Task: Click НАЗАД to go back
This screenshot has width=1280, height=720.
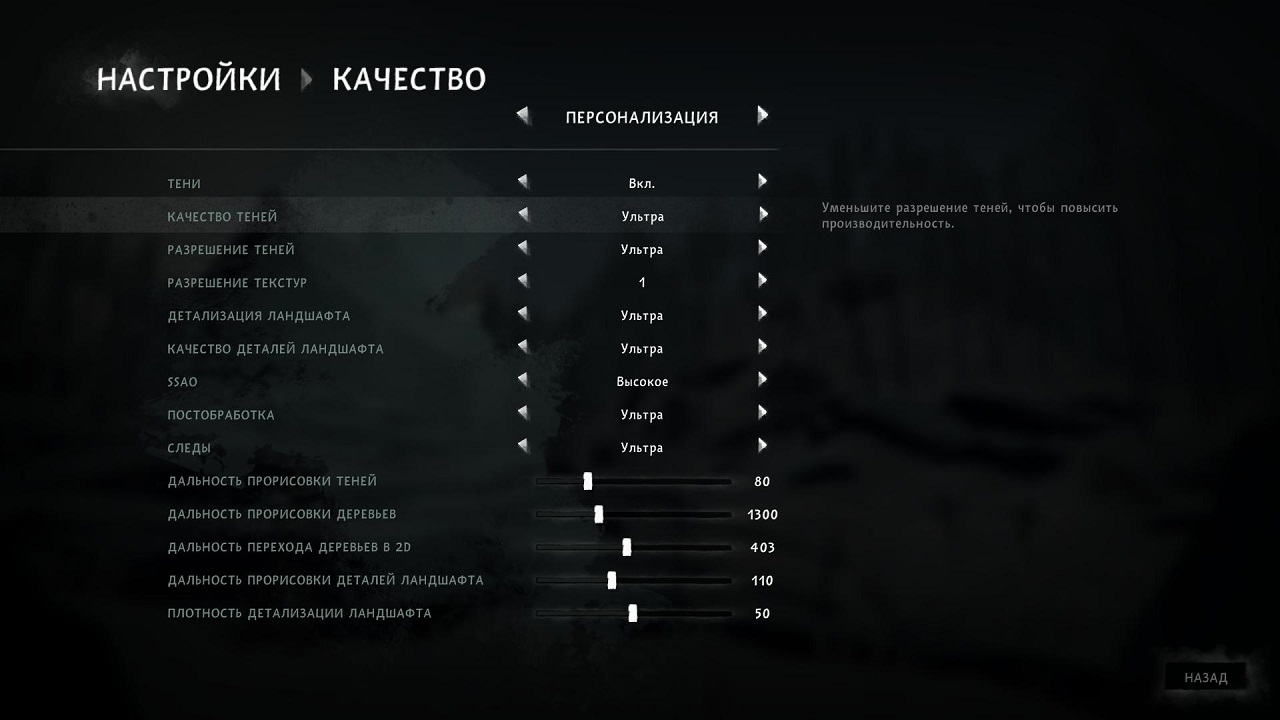Action: (1205, 677)
